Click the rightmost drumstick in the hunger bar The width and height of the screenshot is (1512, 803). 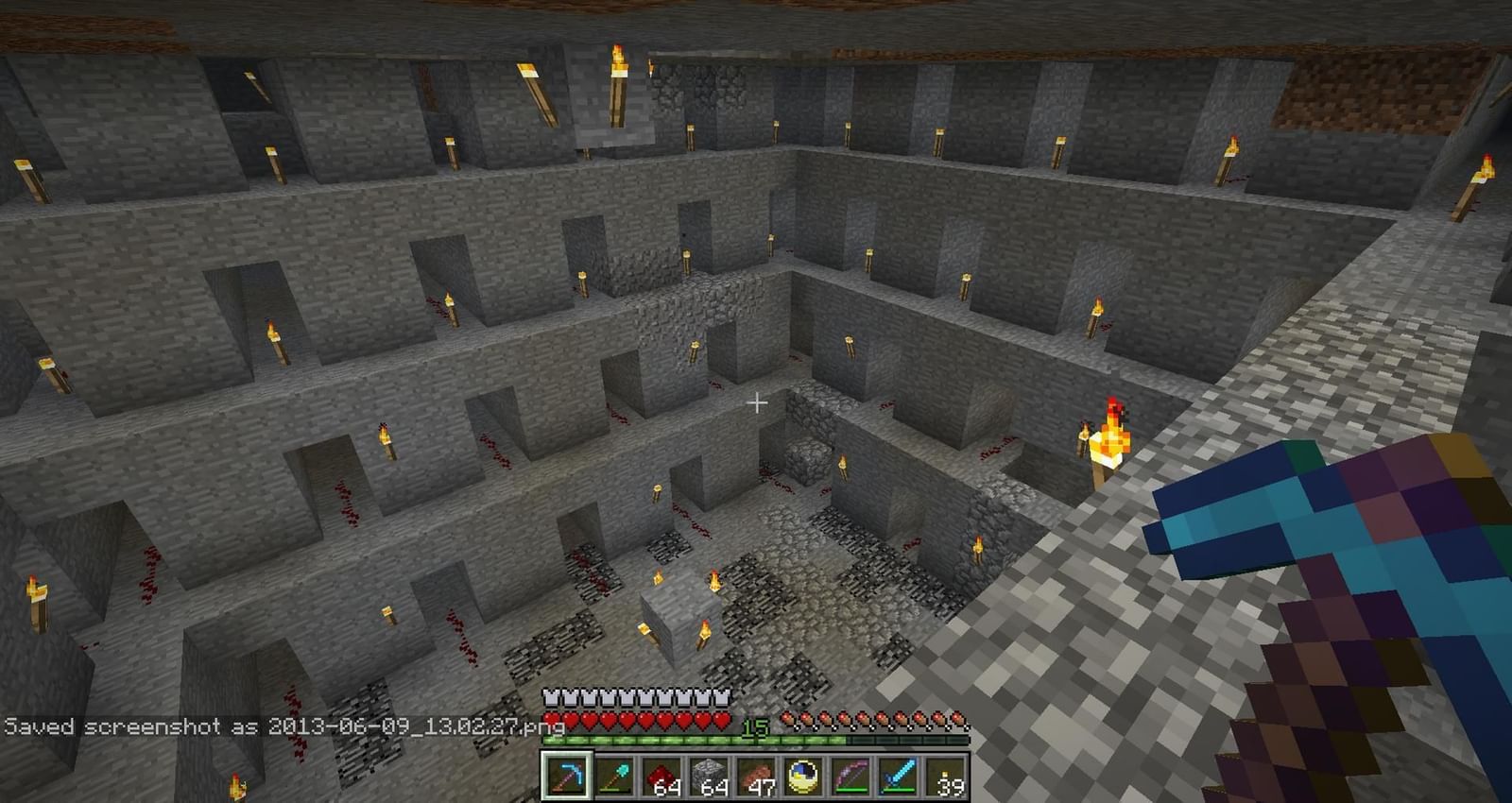click(956, 717)
